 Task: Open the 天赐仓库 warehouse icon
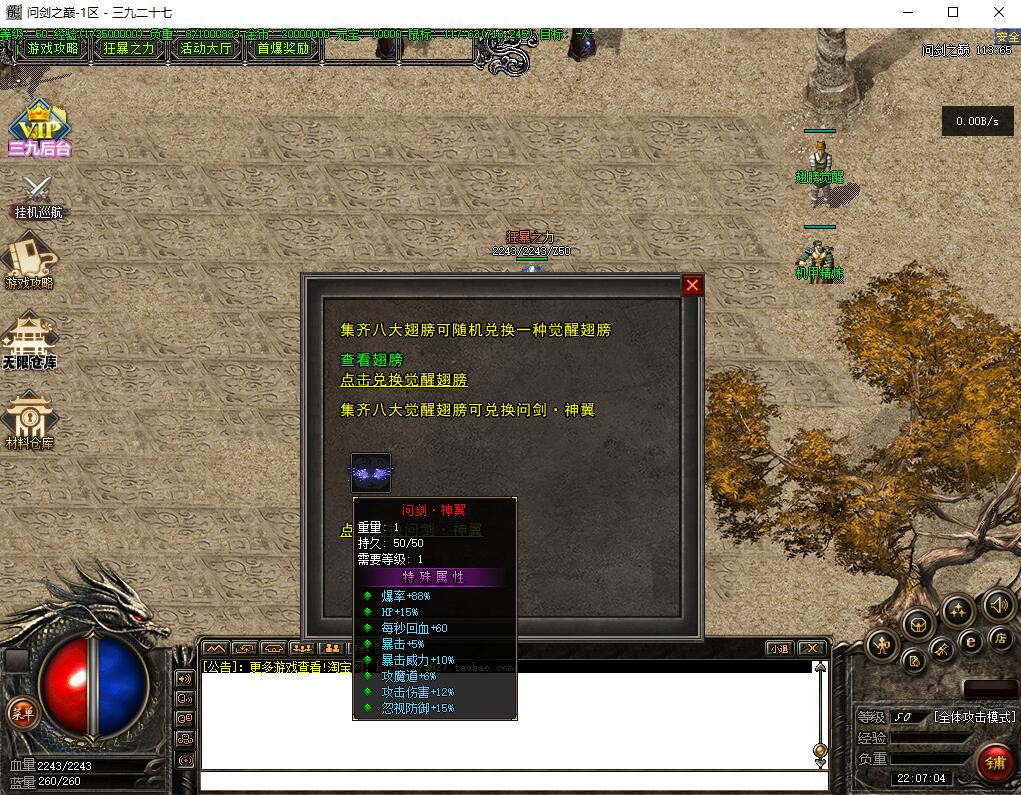pos(29,342)
